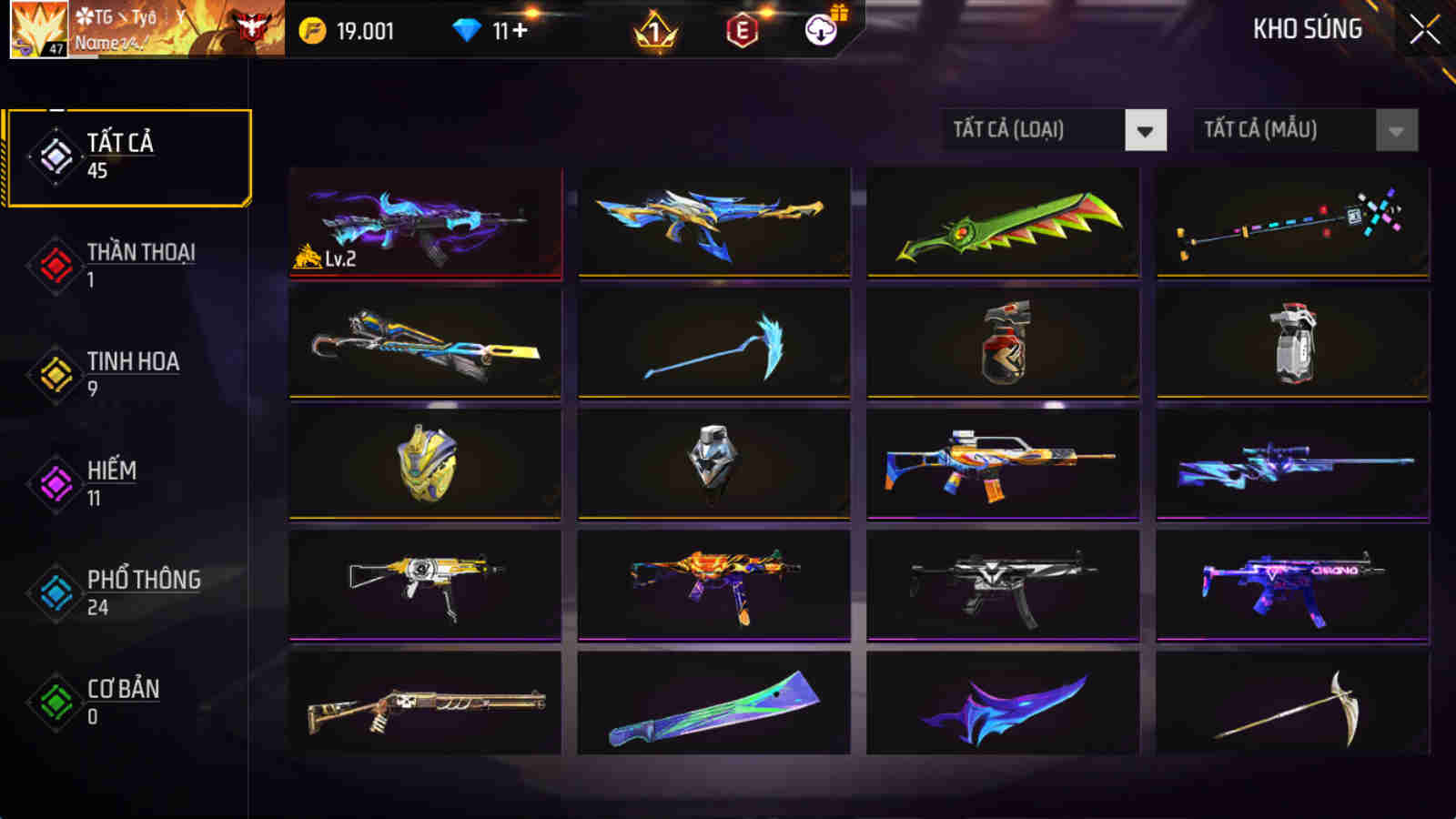Click the arrow on the type filter dropdown
The width and height of the screenshot is (1456, 819).
(x=1147, y=129)
